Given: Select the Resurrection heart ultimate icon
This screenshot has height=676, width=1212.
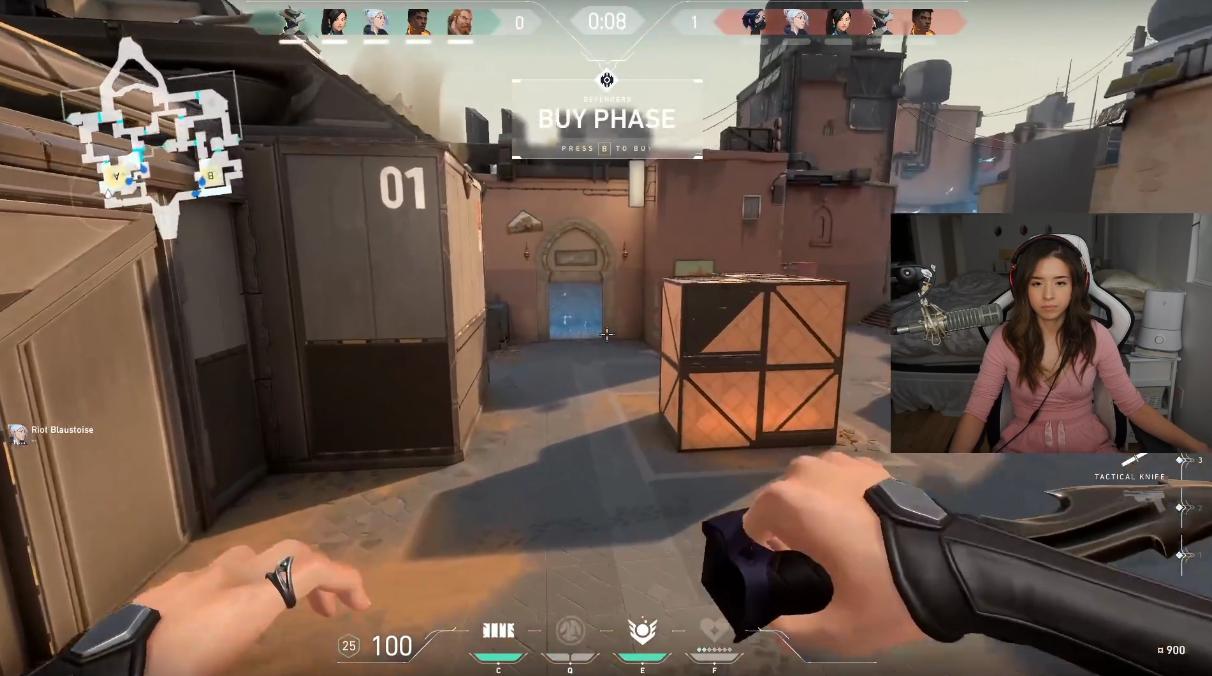Looking at the screenshot, I should click(x=714, y=630).
